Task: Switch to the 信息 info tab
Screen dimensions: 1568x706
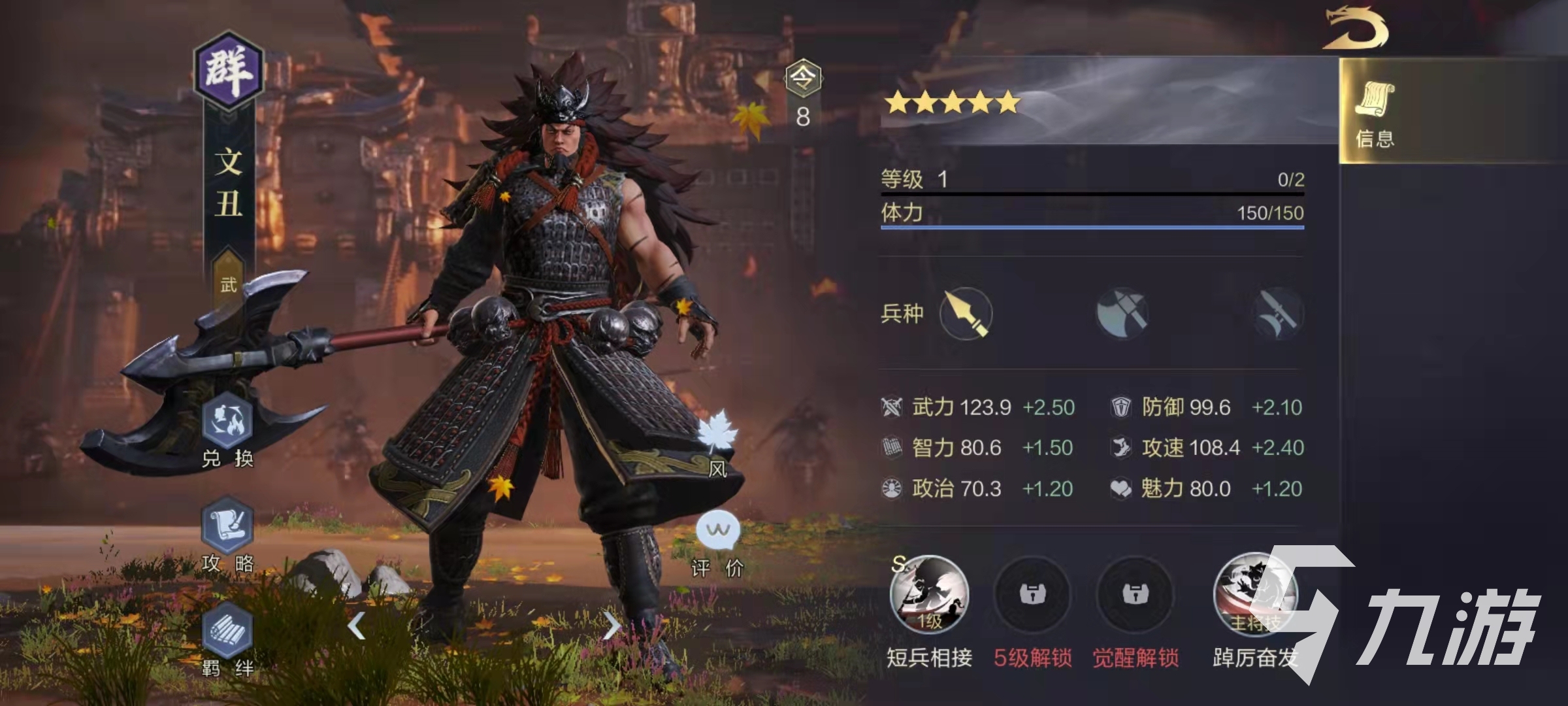Action: [1375, 111]
